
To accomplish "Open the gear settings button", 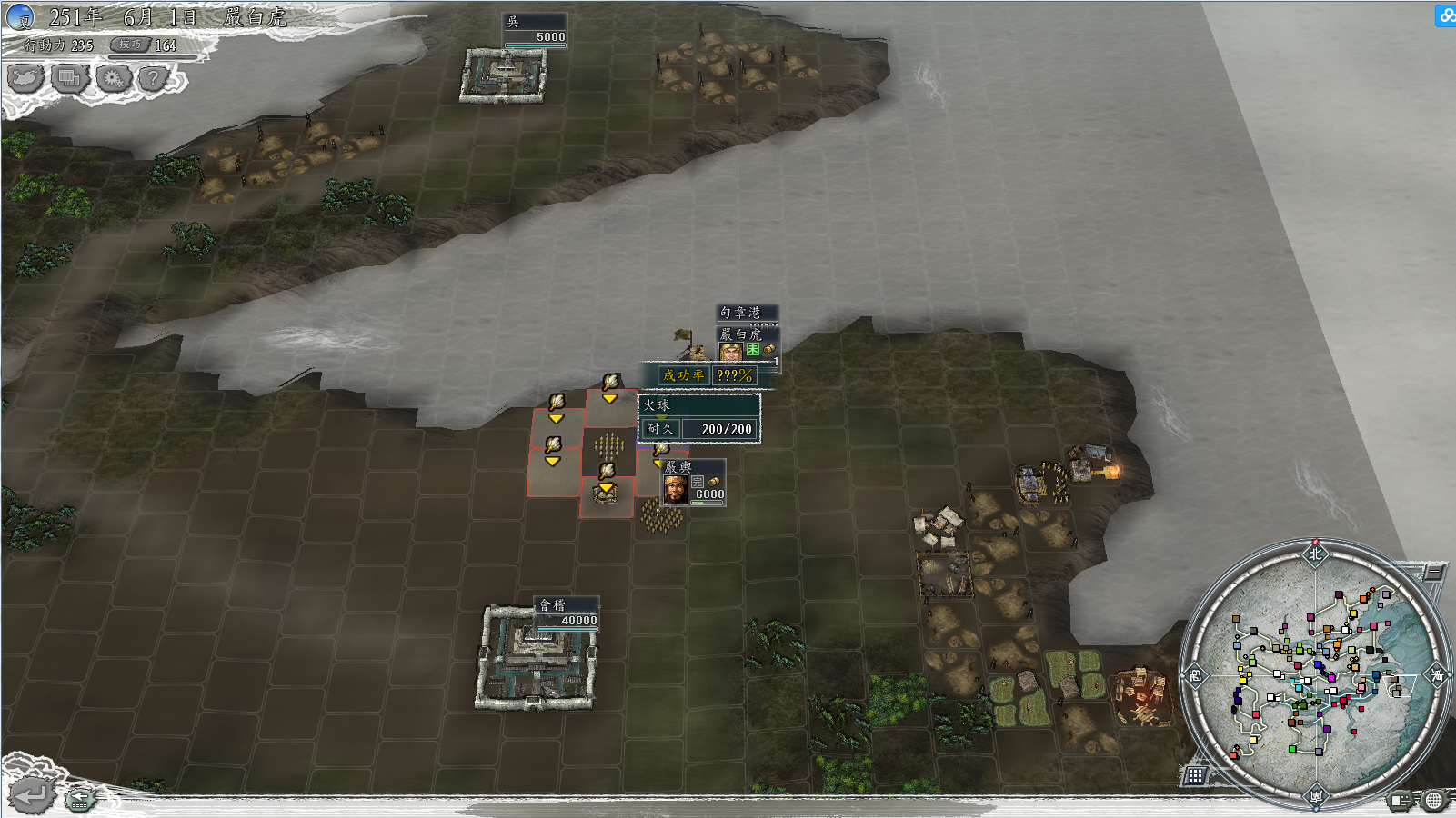I will (x=113, y=79).
